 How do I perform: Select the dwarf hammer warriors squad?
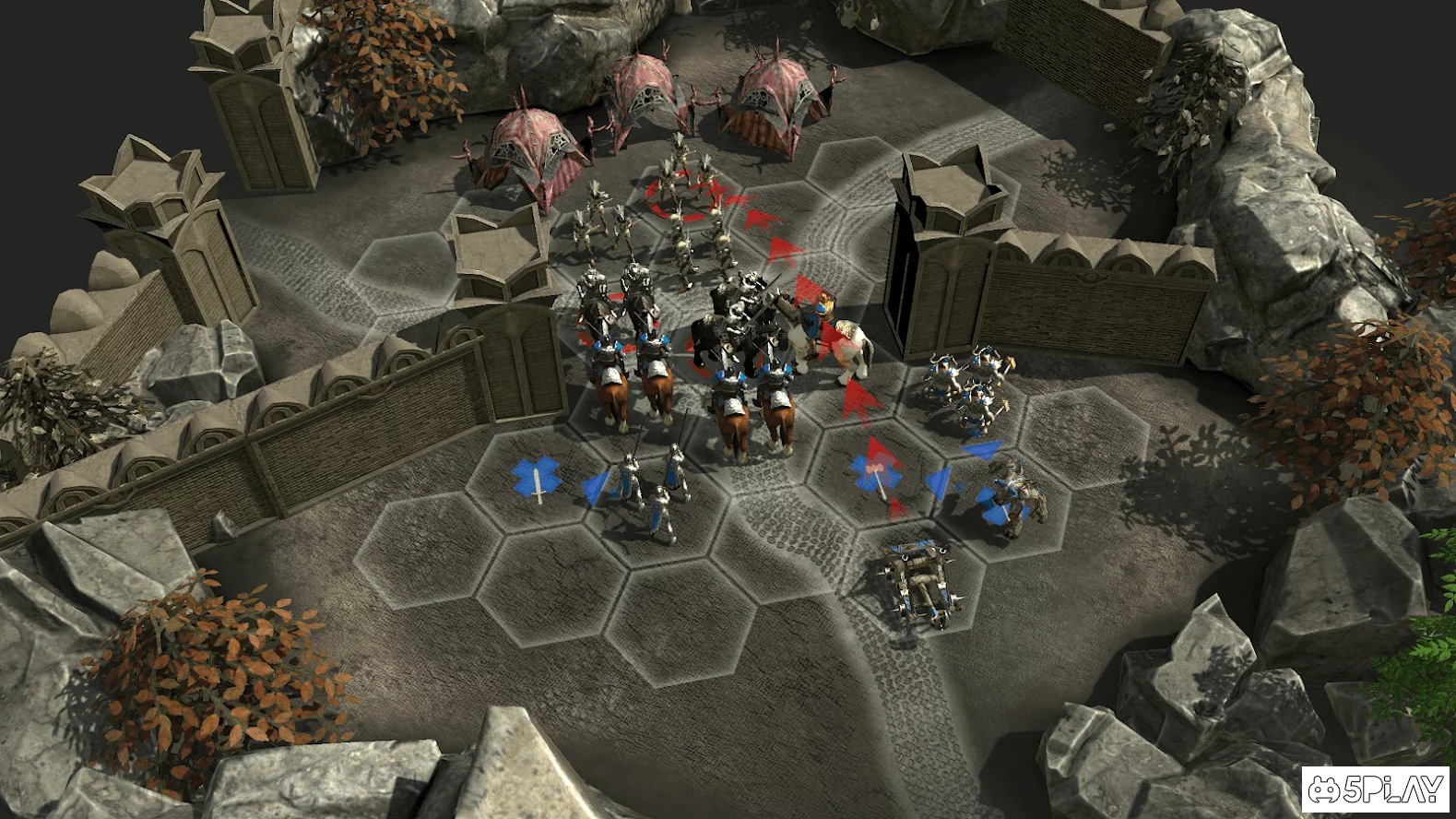pyautogui.click(x=965, y=387)
